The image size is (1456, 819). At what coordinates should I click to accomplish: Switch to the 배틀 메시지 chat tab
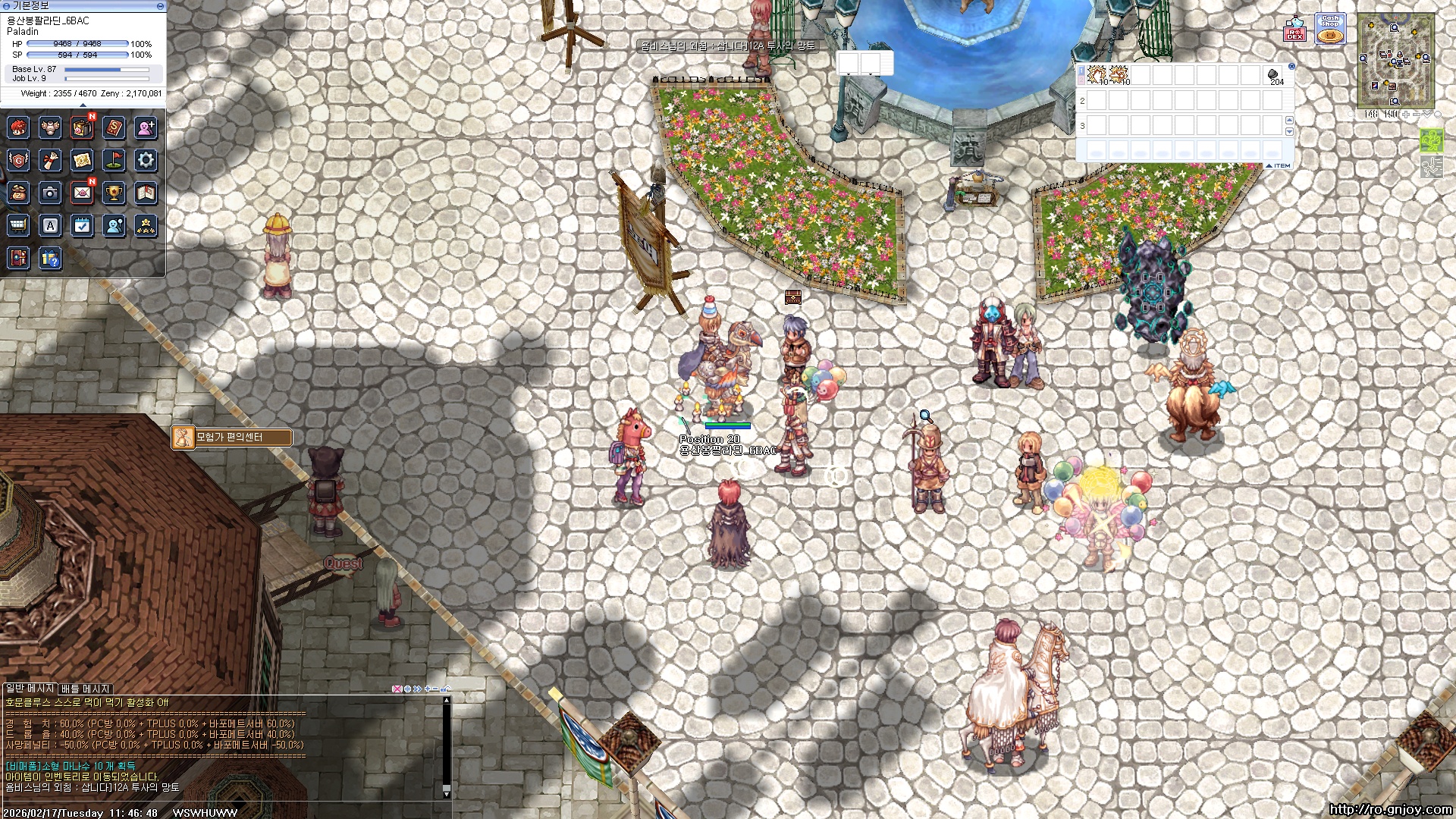point(86,689)
